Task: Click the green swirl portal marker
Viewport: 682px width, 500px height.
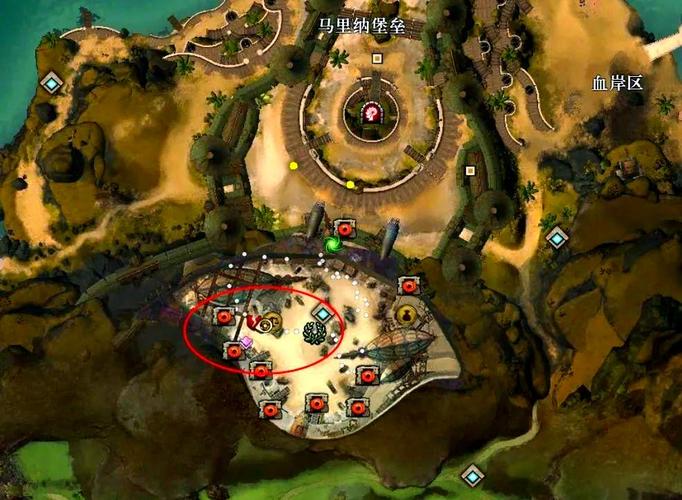Action: coord(334,245)
